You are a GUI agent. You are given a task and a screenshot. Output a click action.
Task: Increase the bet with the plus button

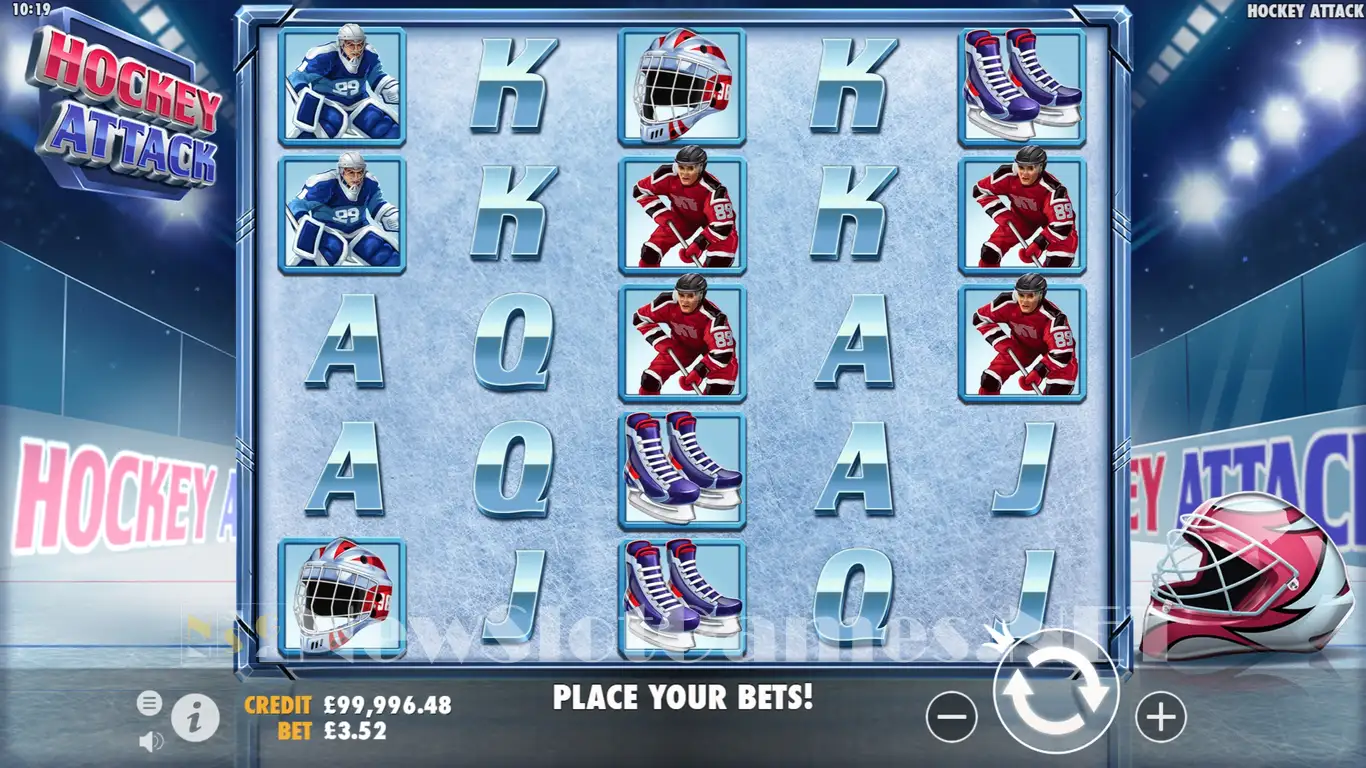pos(1160,717)
